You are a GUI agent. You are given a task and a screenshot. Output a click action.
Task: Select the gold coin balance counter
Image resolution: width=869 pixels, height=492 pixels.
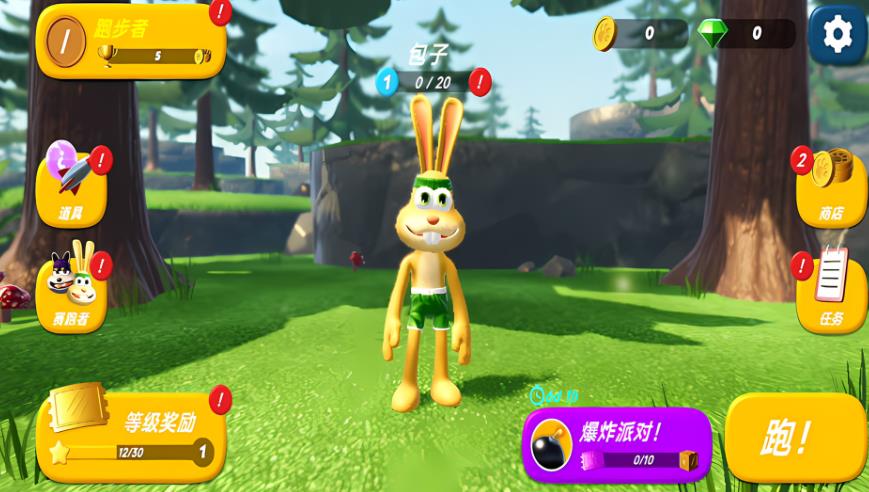tap(640, 34)
